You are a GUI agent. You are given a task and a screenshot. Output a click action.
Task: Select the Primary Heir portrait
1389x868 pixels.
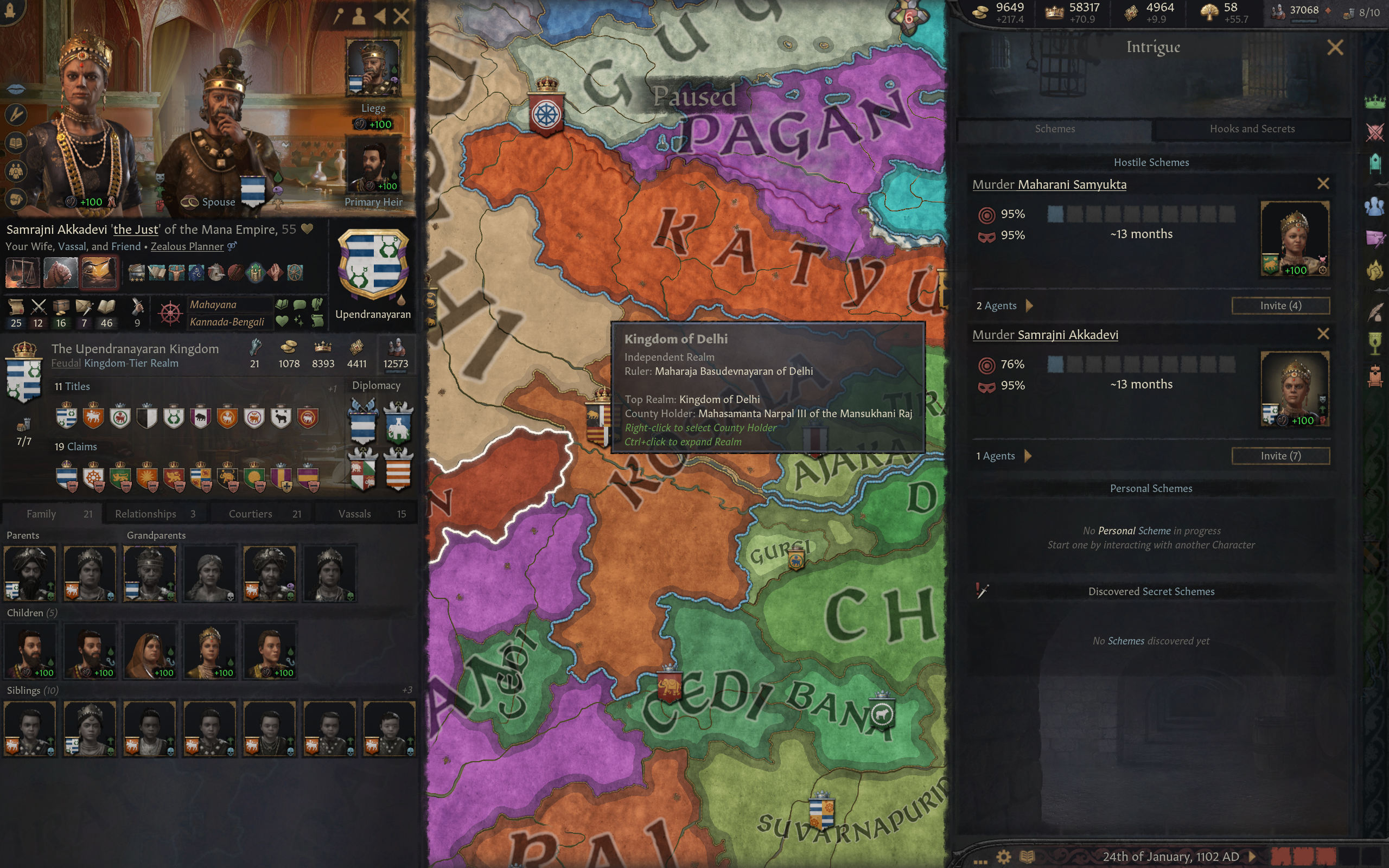(373, 167)
